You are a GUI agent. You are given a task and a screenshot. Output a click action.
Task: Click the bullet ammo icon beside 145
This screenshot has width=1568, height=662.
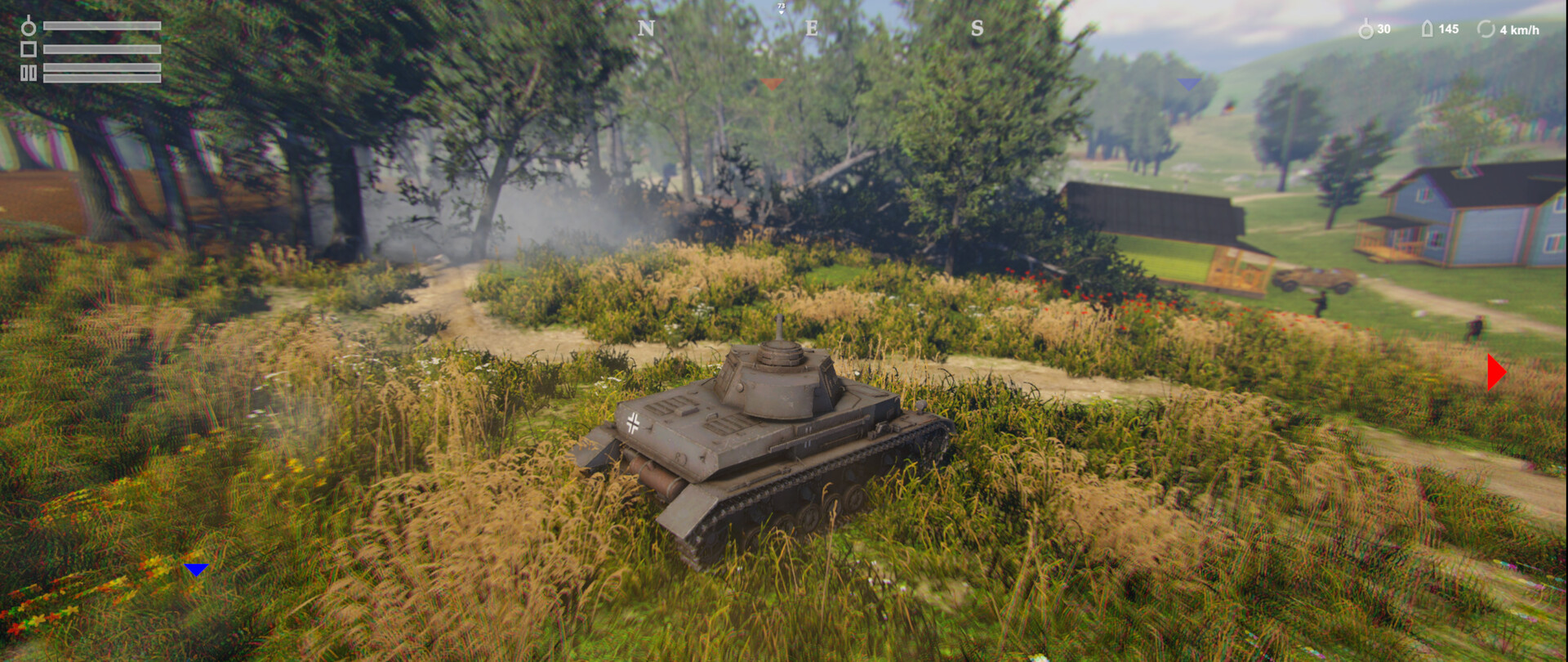pyautogui.click(x=1428, y=30)
